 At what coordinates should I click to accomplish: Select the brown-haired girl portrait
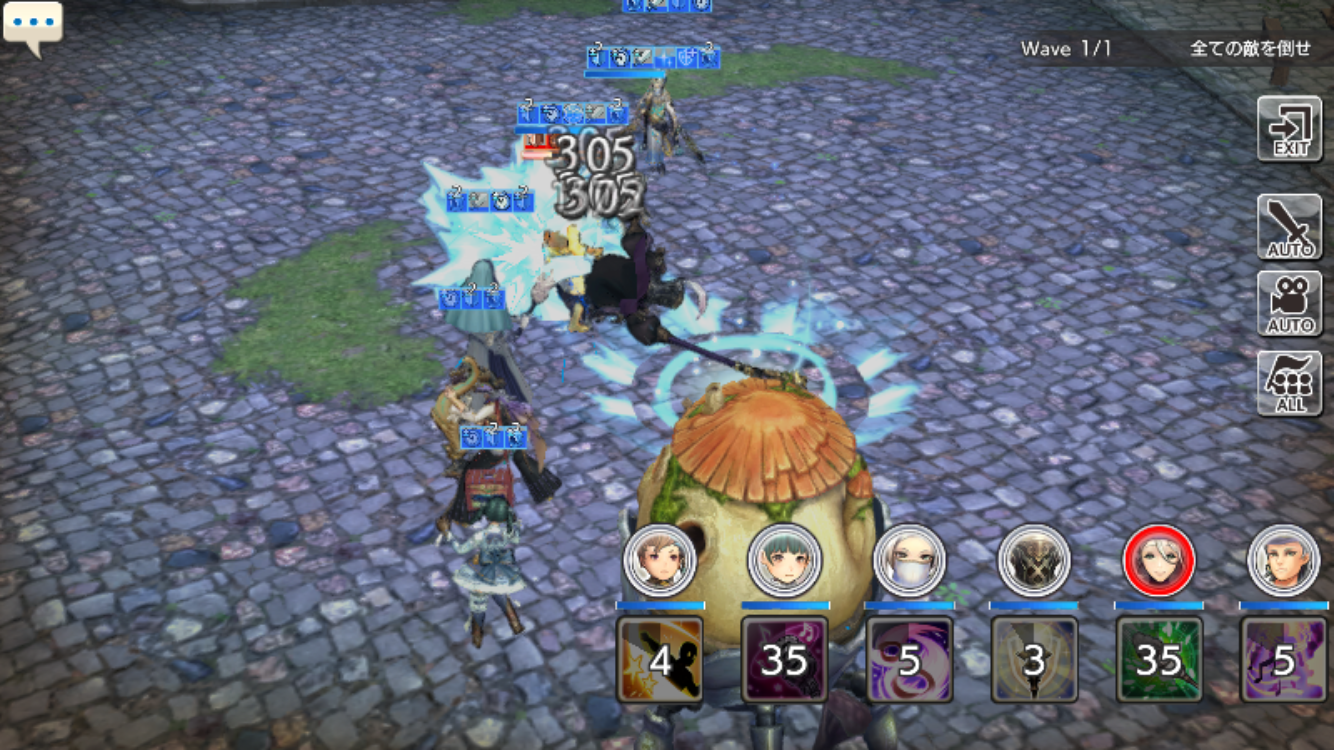coord(660,560)
